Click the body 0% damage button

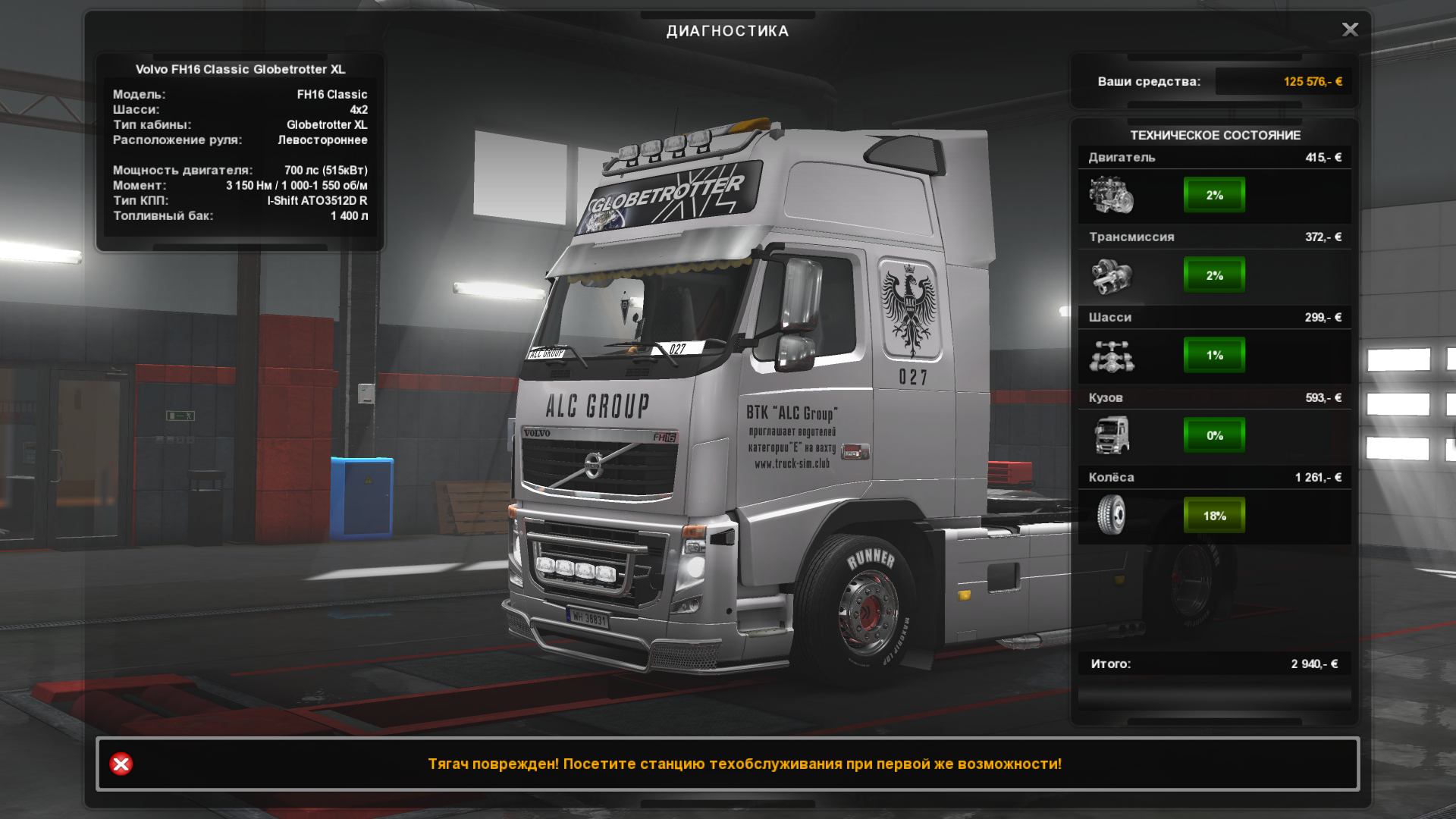1214,435
